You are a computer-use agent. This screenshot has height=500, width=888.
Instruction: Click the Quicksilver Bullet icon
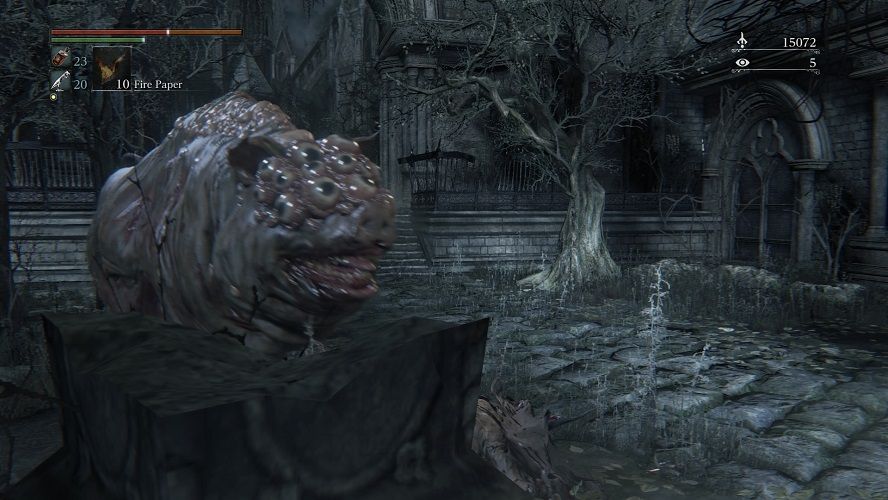coord(59,83)
